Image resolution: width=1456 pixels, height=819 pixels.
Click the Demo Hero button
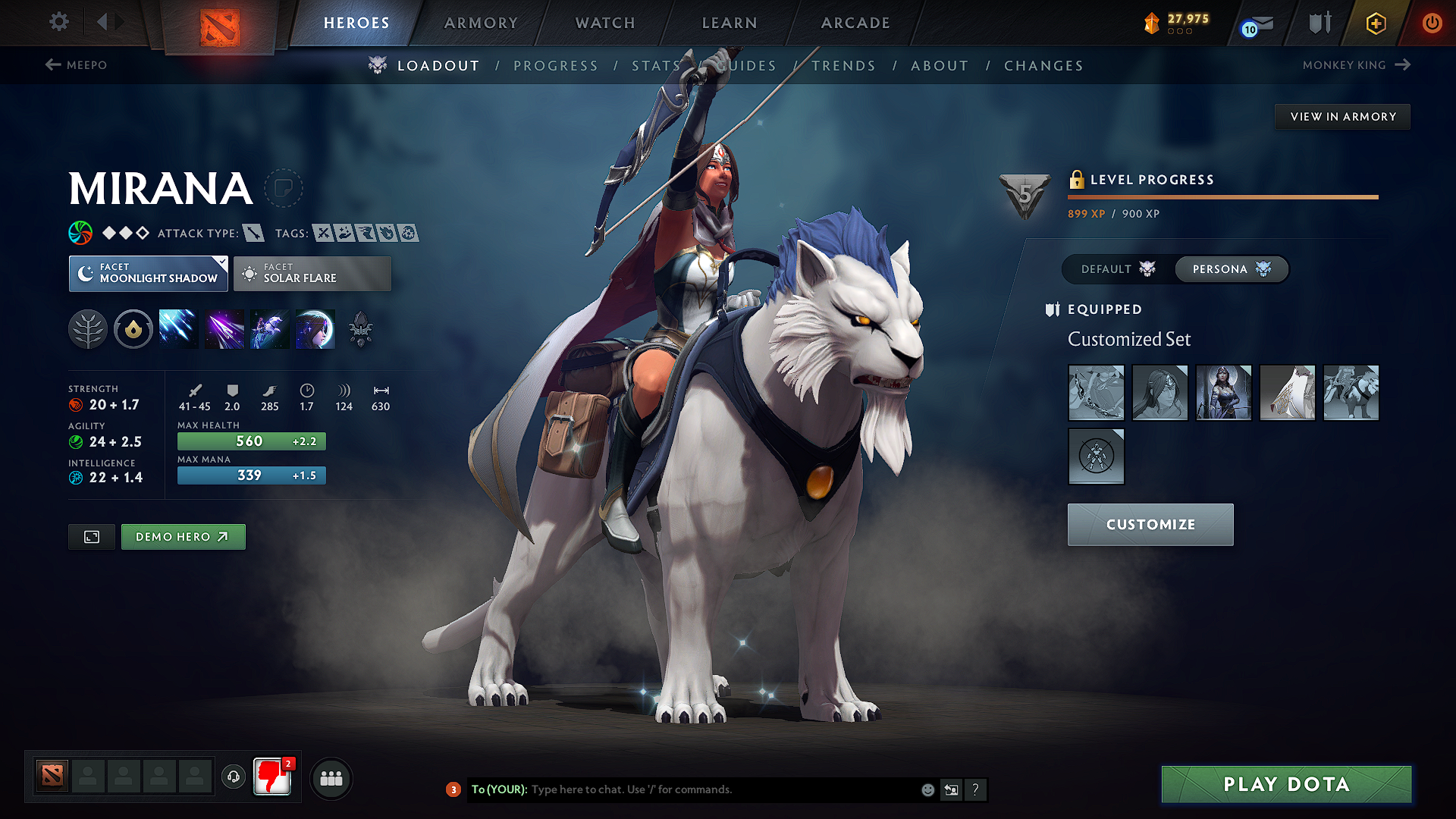click(x=183, y=536)
